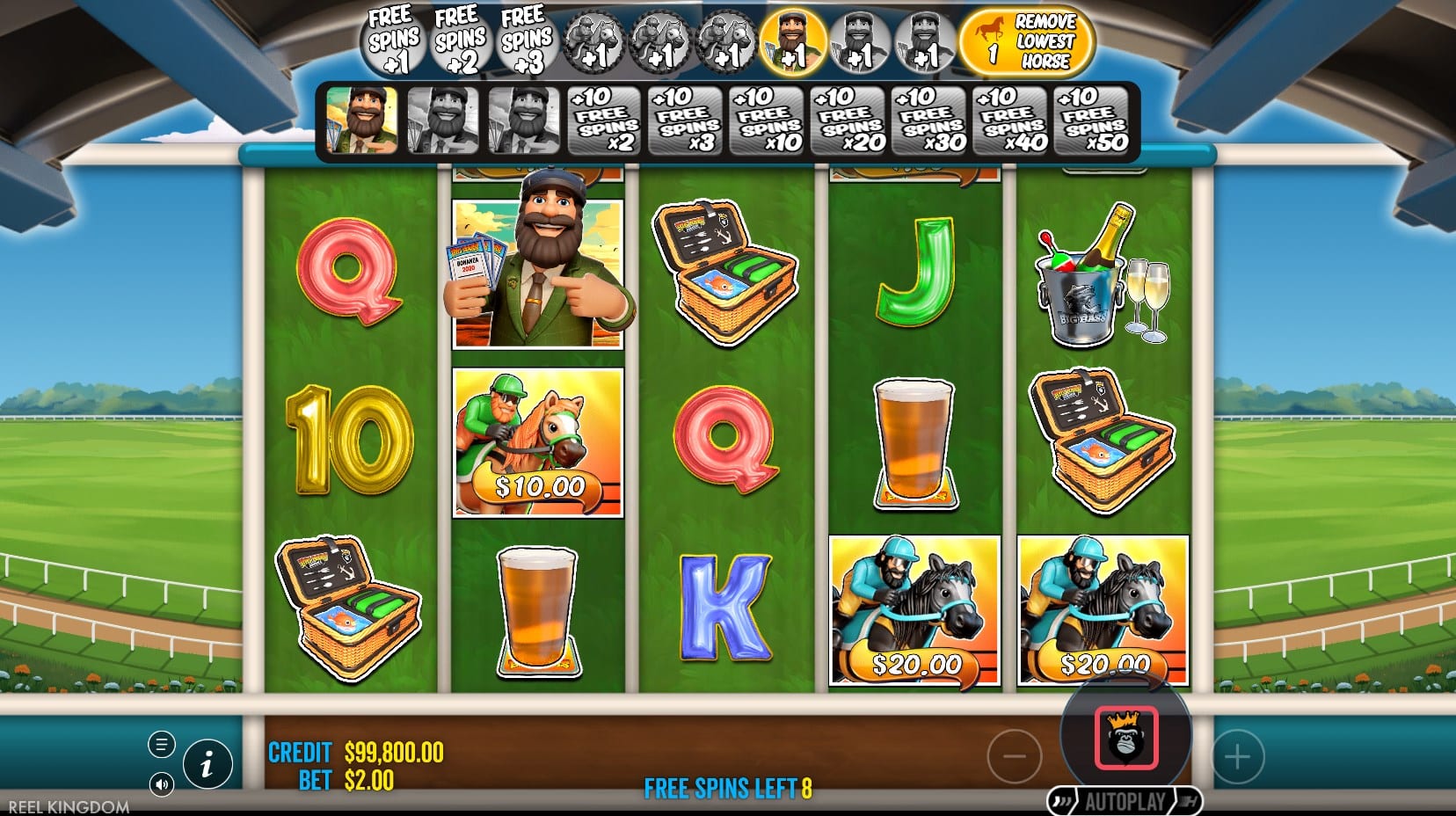The height and width of the screenshot is (816, 1456).
Task: Click the crowned gorilla spin button
Action: point(1125,738)
